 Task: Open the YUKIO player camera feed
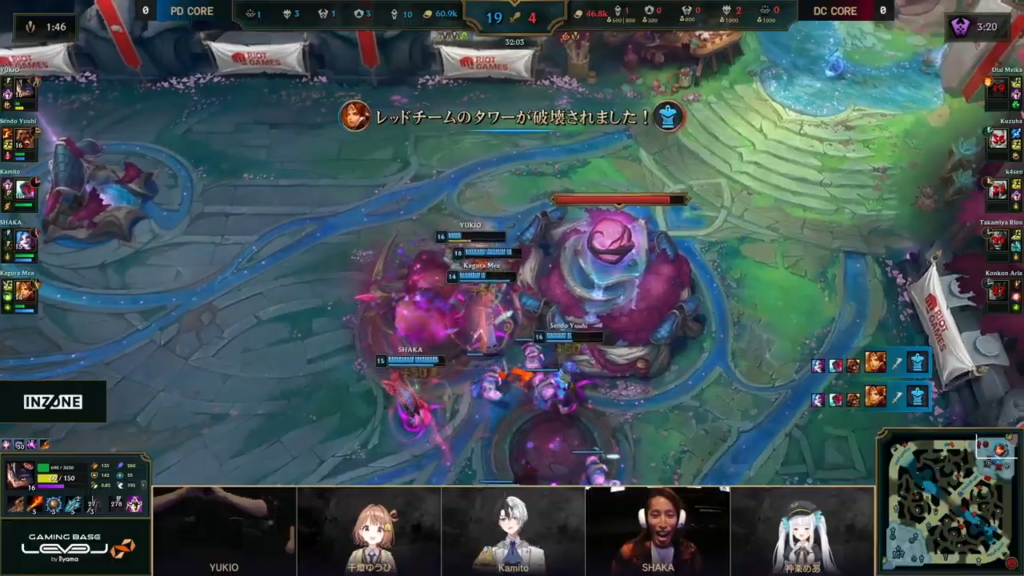(x=224, y=530)
